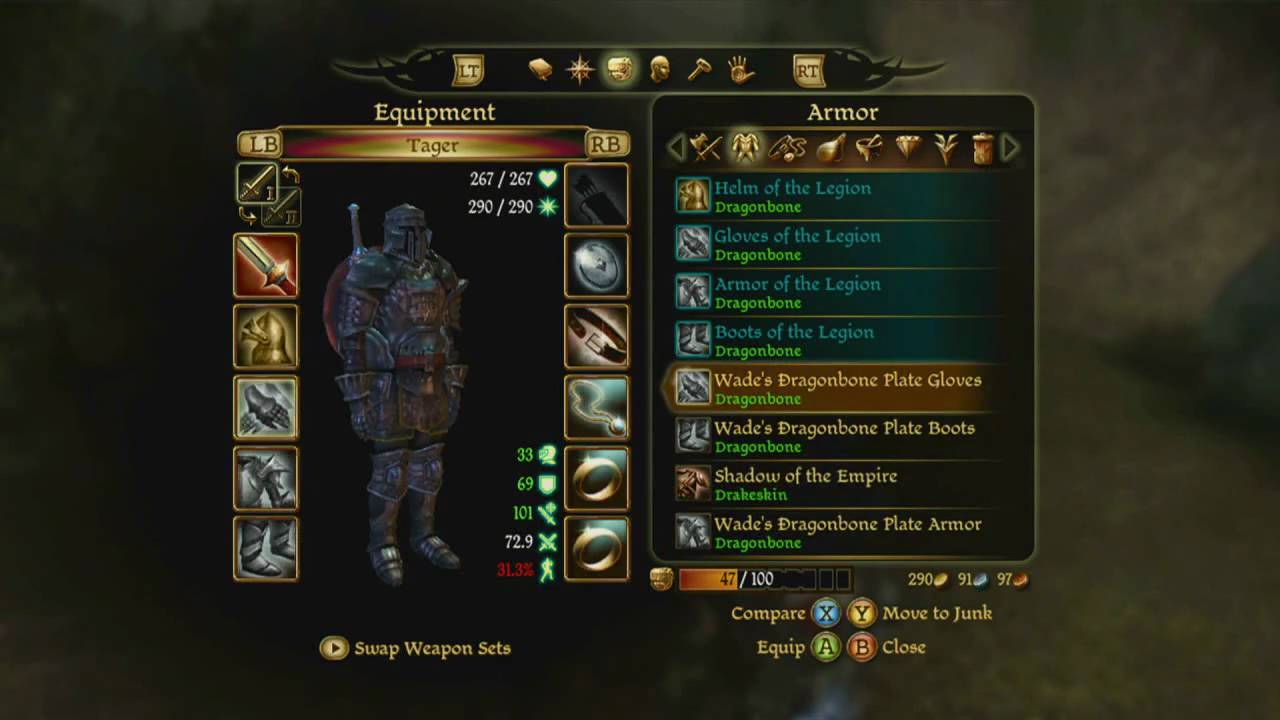Show the weapons category with crossed axe
This screenshot has height=720, width=1280.
[705, 148]
